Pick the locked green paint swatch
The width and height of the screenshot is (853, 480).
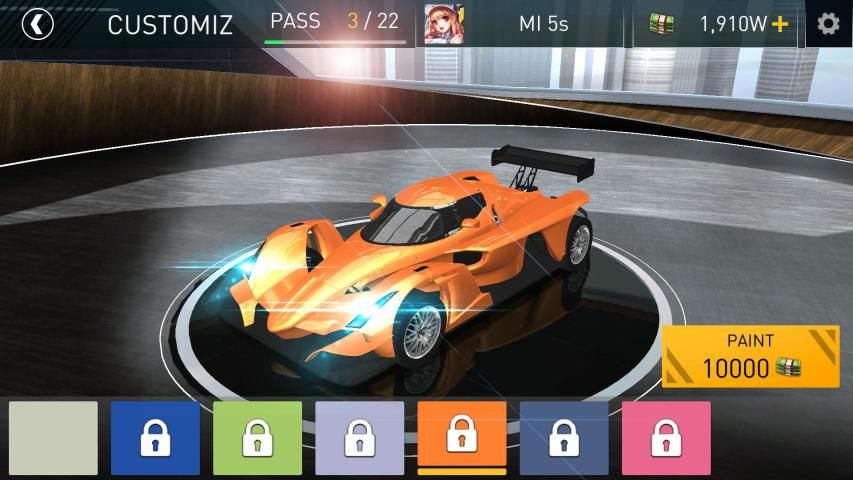click(x=257, y=438)
